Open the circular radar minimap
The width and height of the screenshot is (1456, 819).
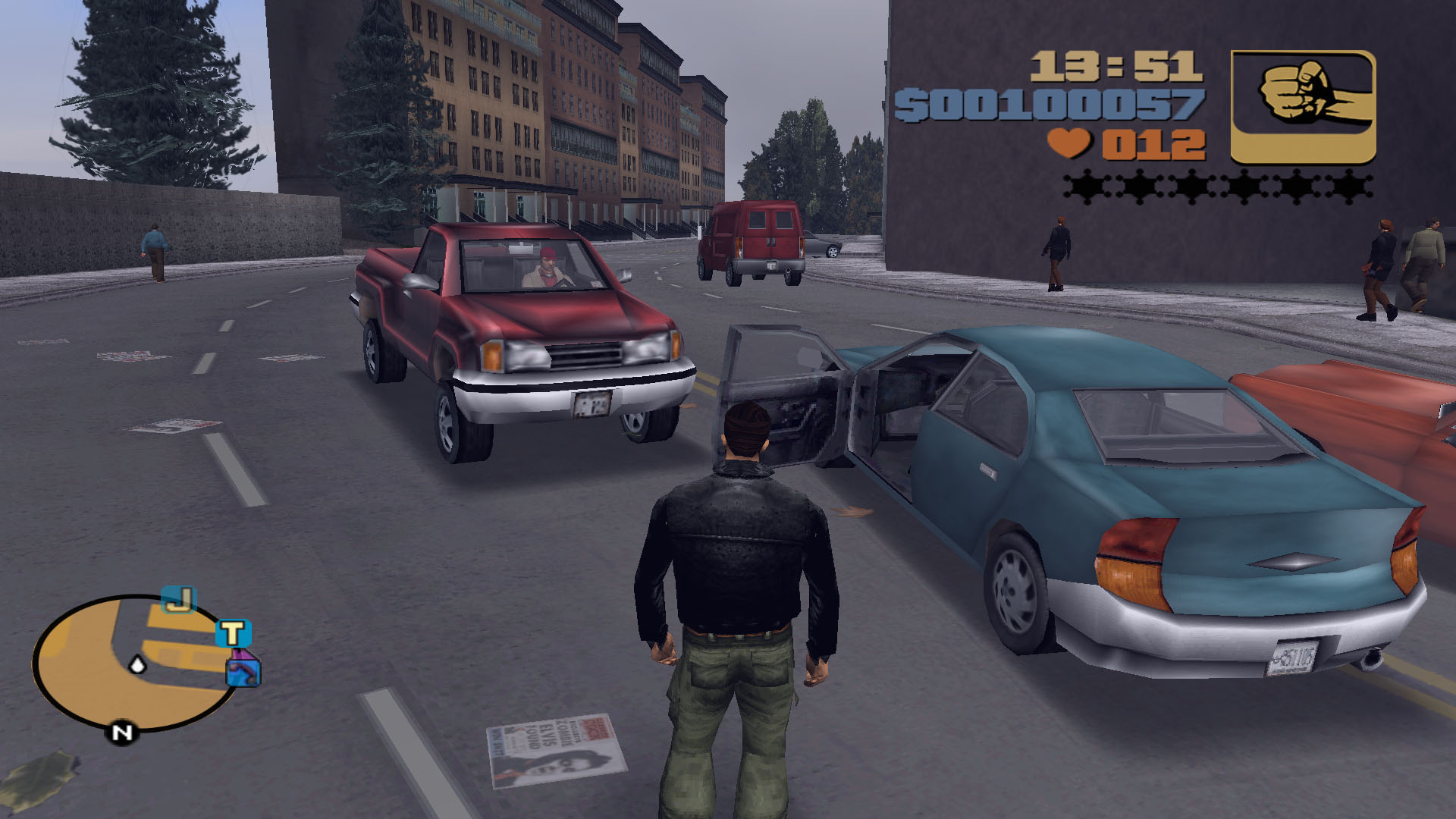coord(133,664)
